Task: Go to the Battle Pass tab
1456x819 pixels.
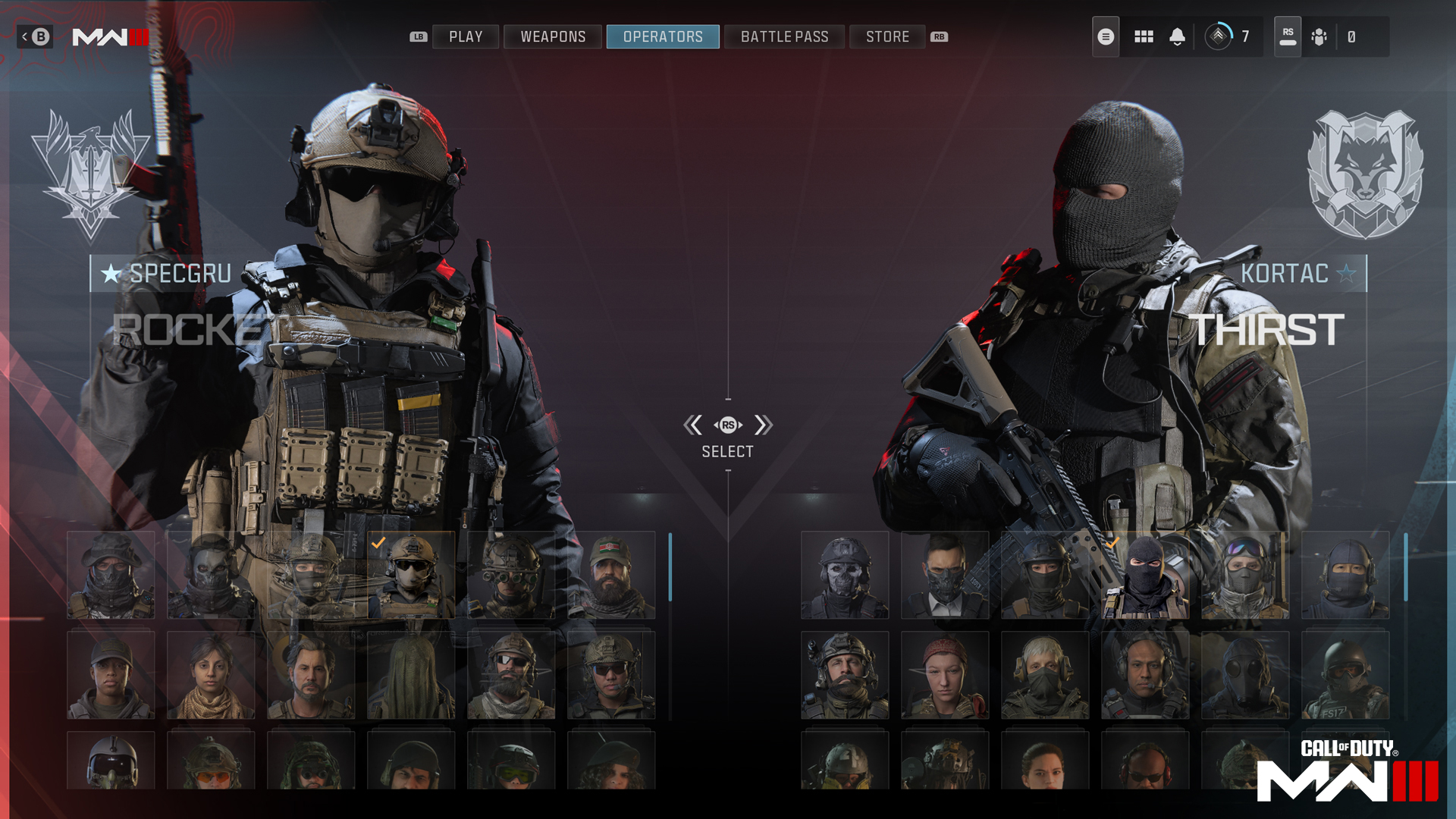Action: click(784, 36)
